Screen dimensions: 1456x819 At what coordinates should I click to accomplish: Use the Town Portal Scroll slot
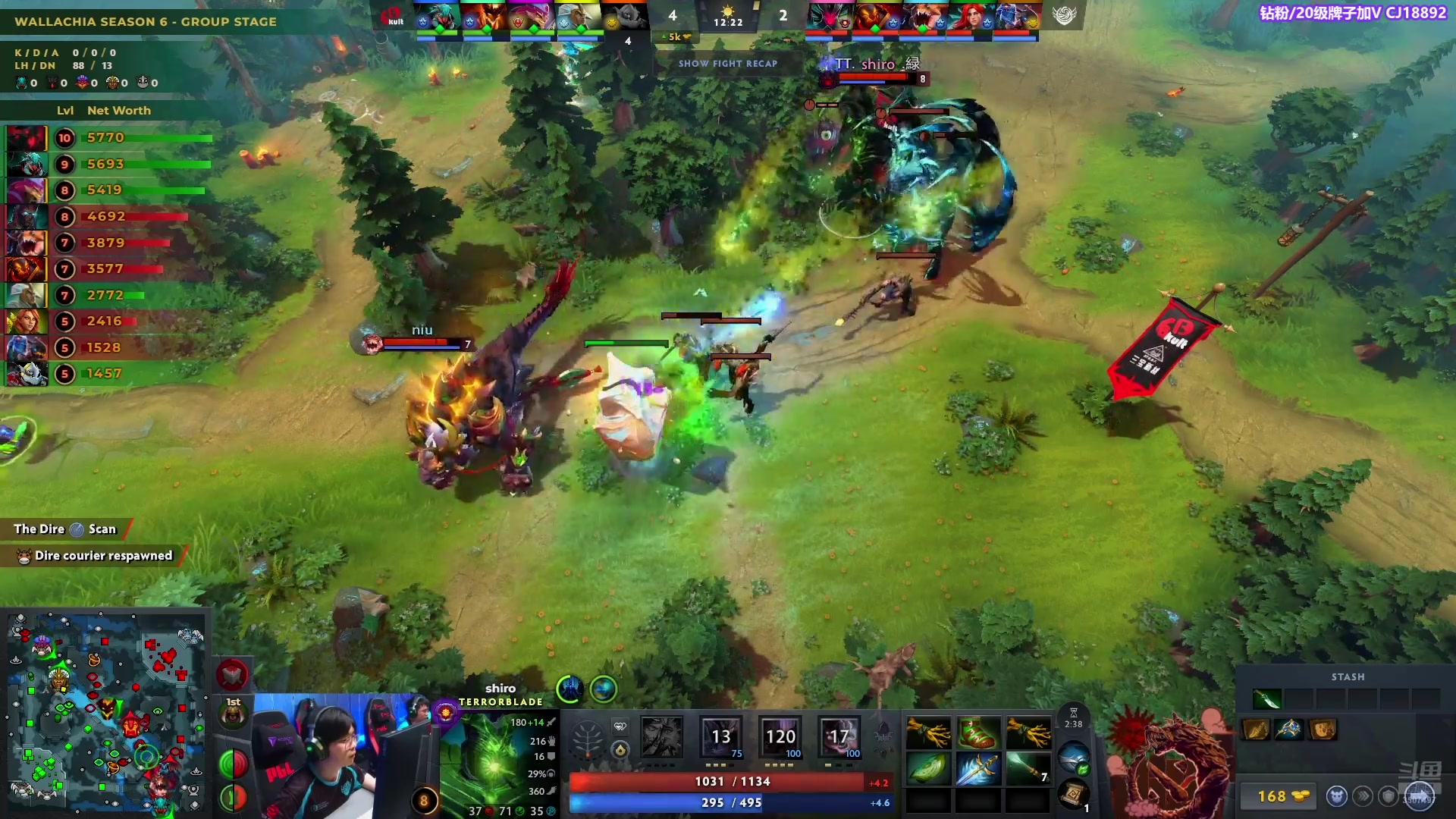tap(1073, 794)
